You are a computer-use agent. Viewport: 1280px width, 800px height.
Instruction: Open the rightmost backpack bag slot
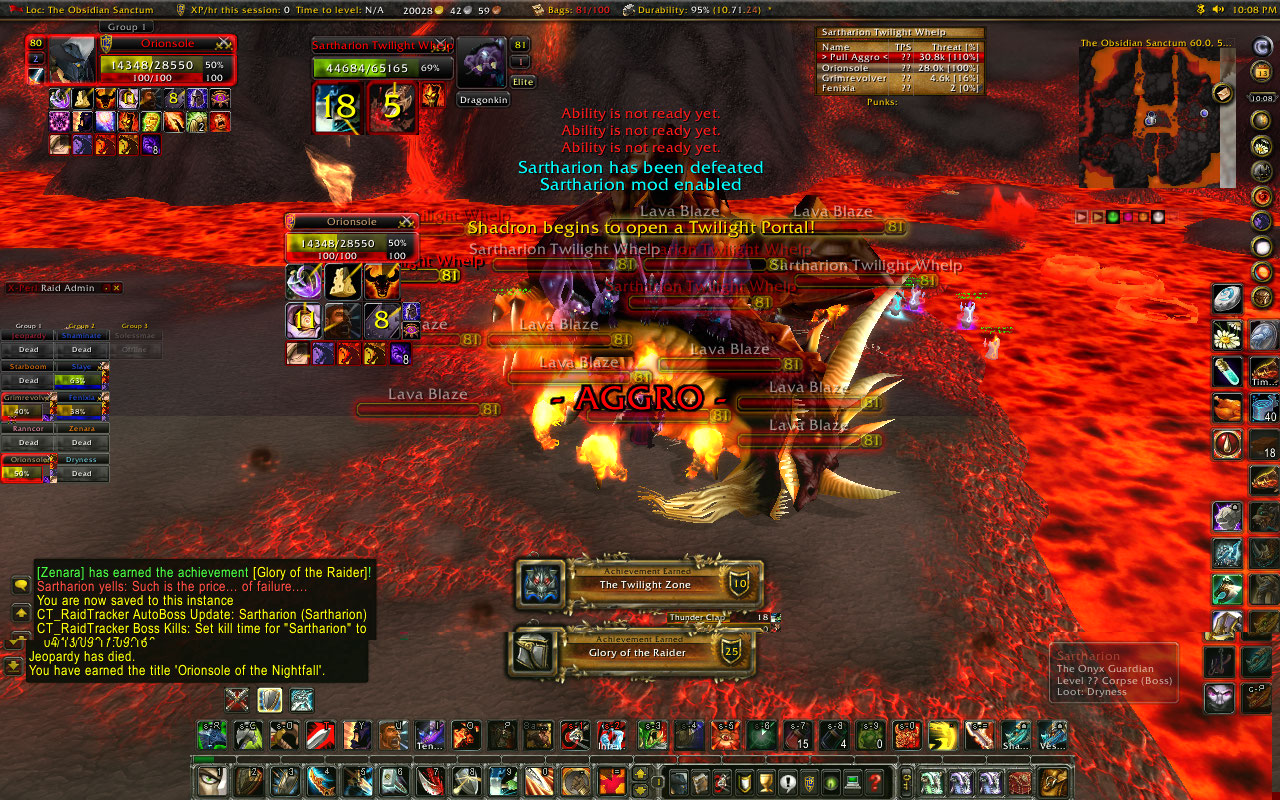coord(1055,782)
